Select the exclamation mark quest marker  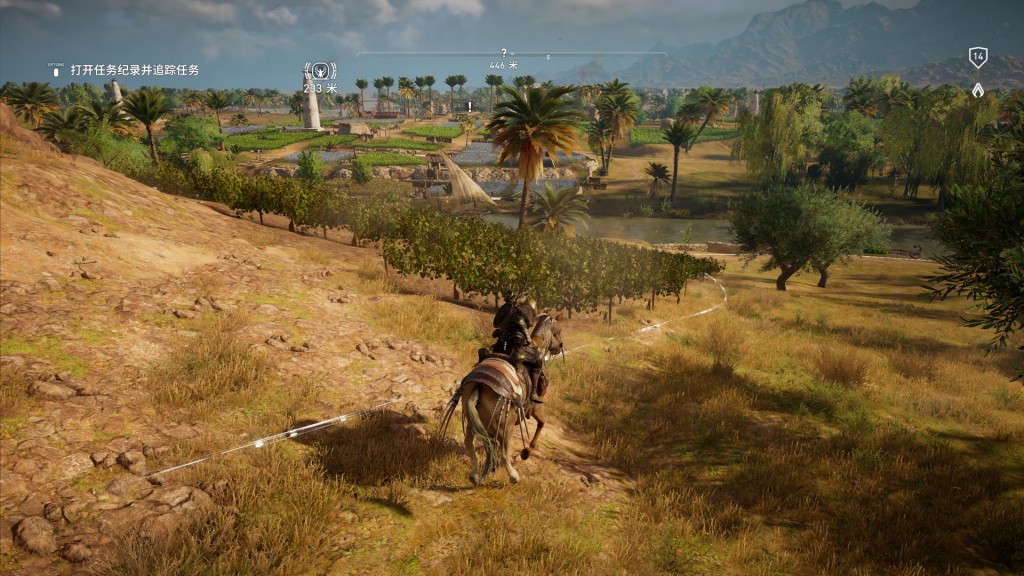point(467,106)
